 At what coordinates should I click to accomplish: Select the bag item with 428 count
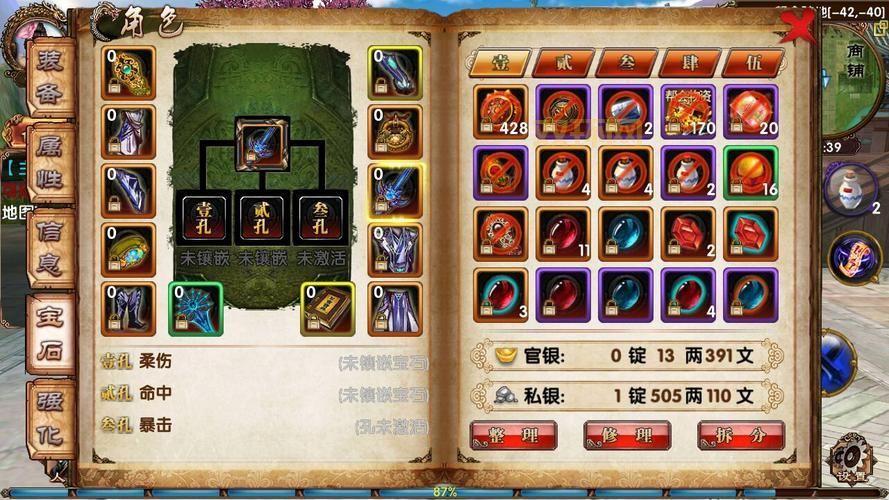(501, 111)
